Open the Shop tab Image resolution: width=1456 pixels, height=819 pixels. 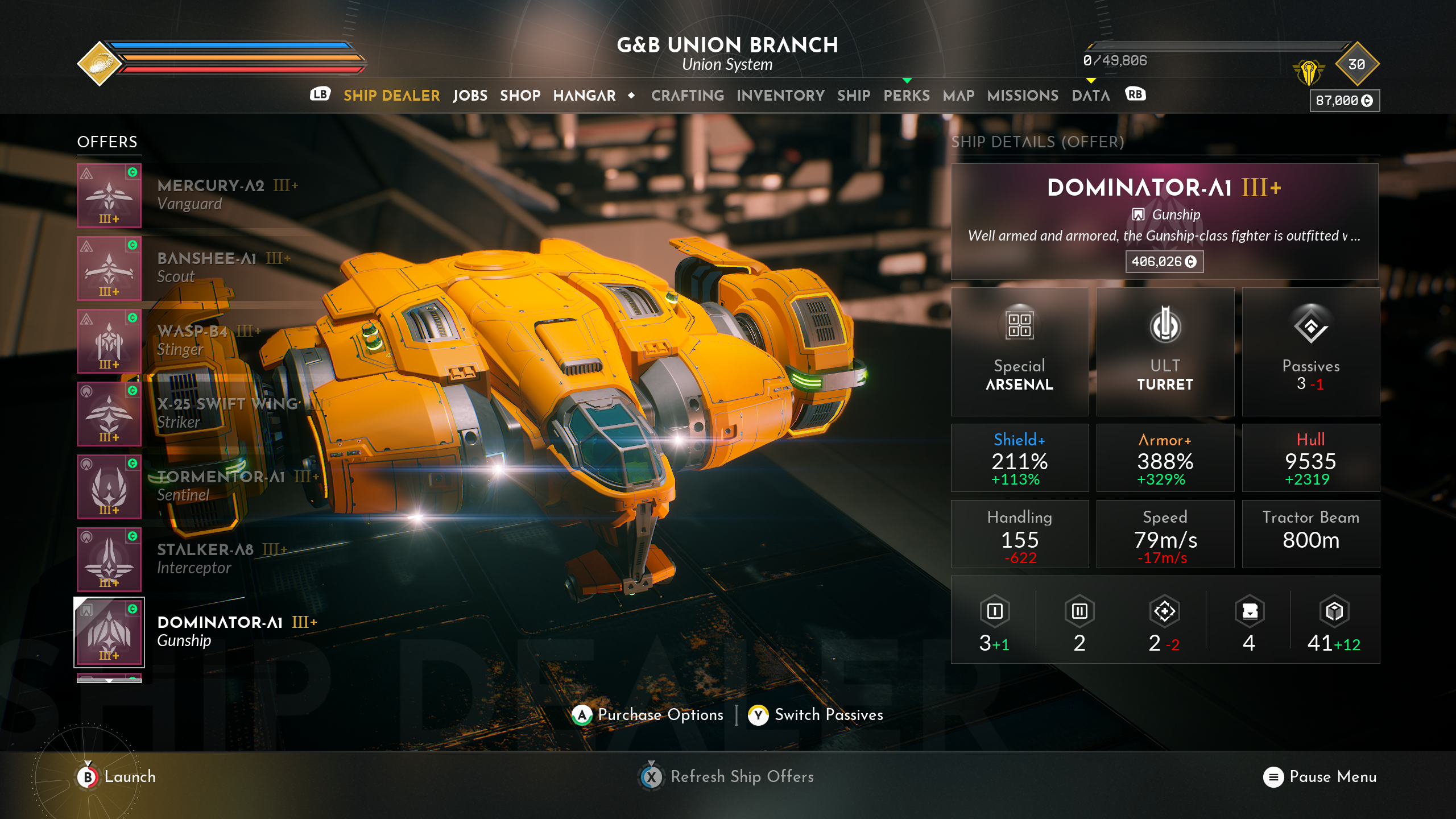pyautogui.click(x=520, y=96)
